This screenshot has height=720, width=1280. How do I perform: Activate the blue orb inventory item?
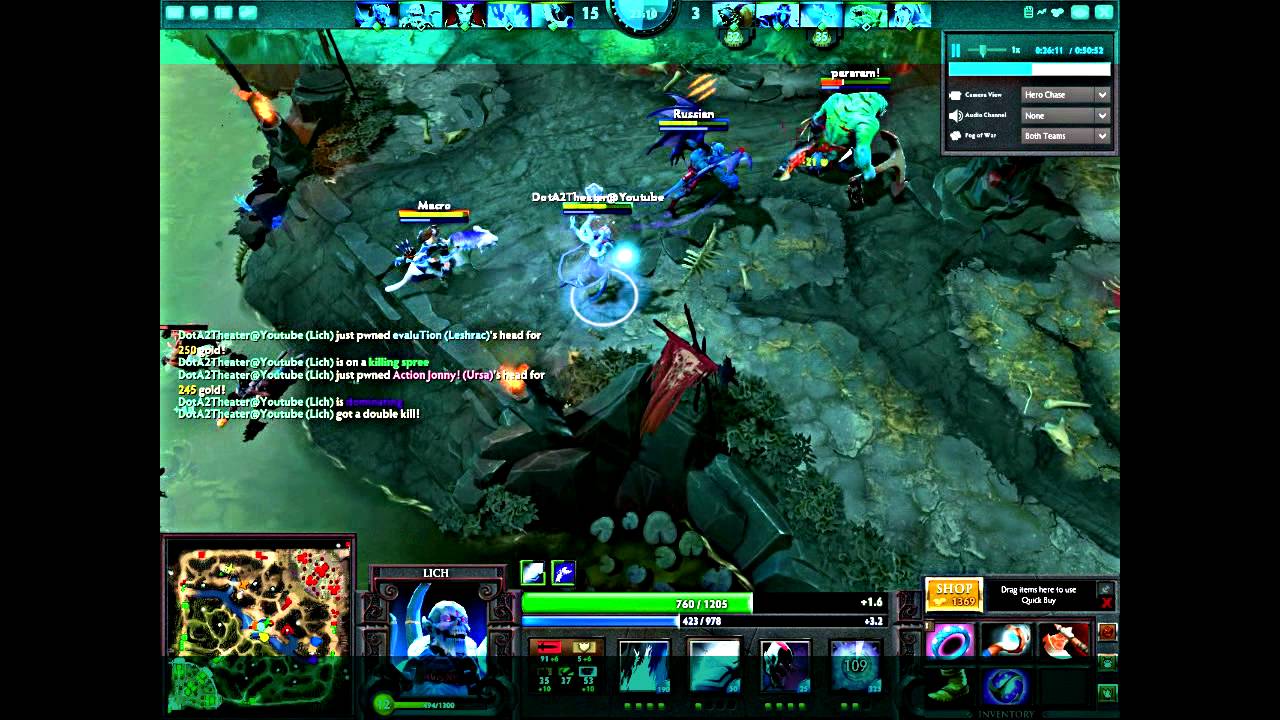1006,686
